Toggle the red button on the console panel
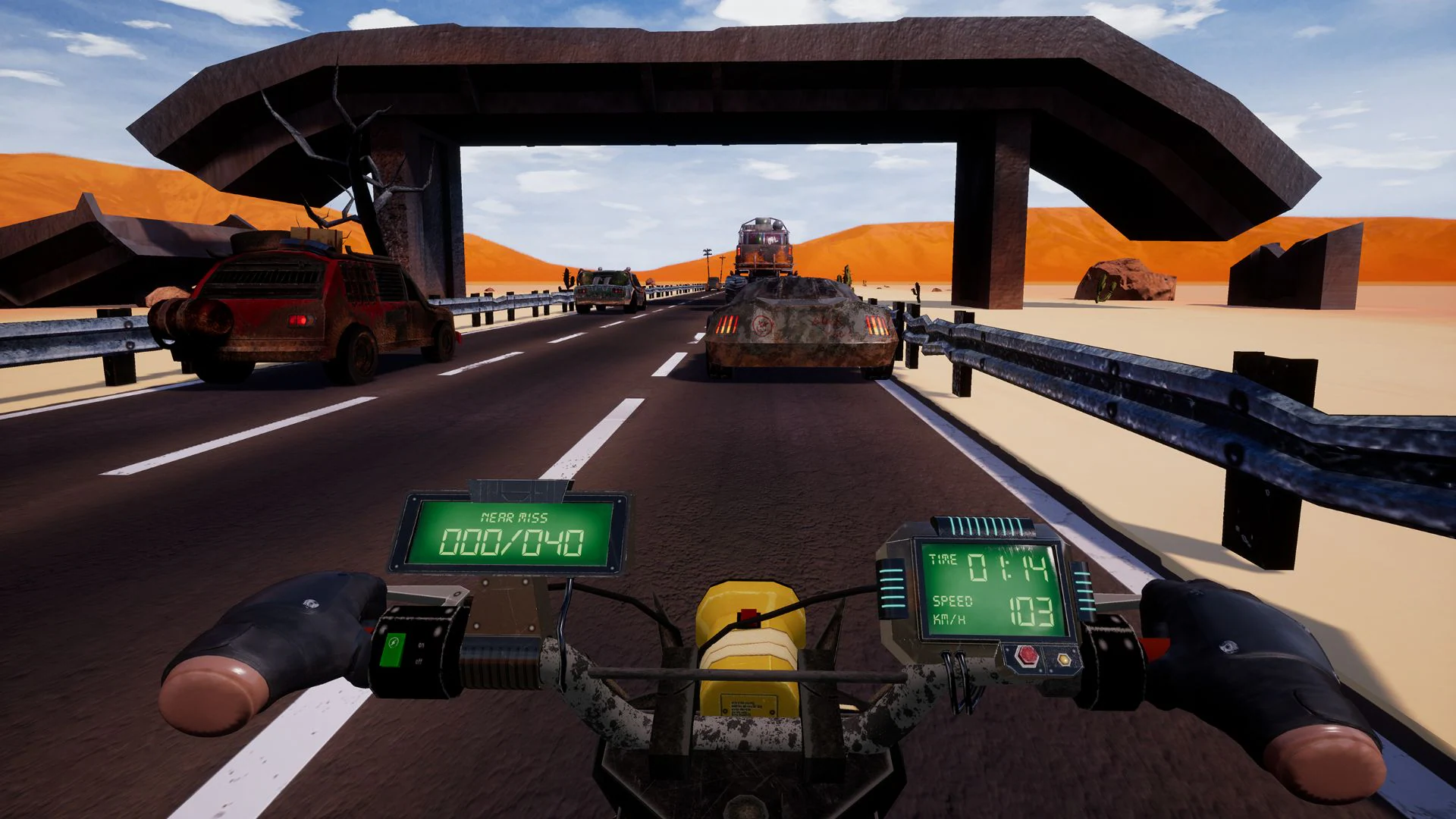Image resolution: width=1456 pixels, height=819 pixels. [x=1027, y=656]
